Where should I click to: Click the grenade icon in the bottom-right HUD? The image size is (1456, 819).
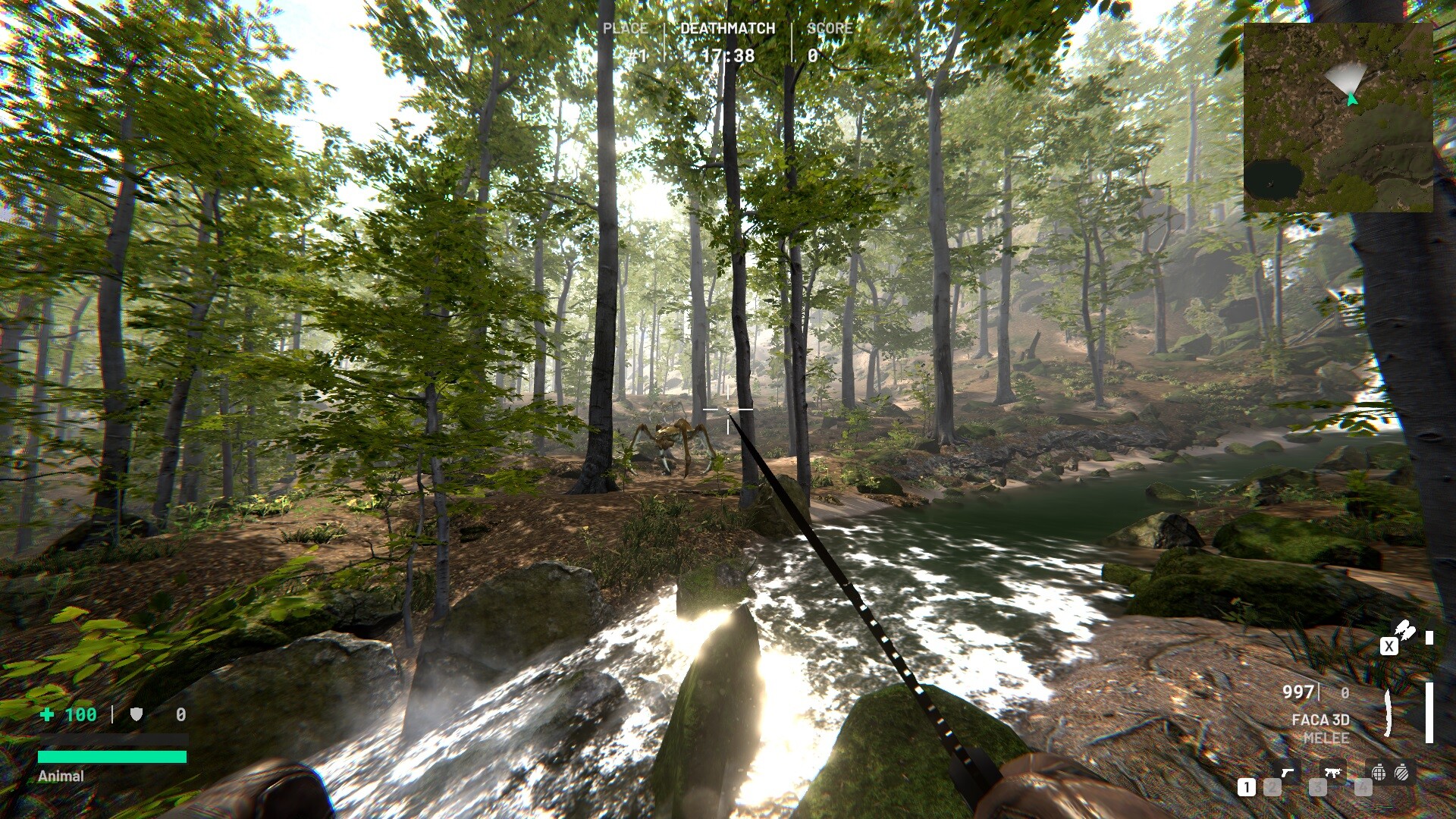pos(1379,773)
